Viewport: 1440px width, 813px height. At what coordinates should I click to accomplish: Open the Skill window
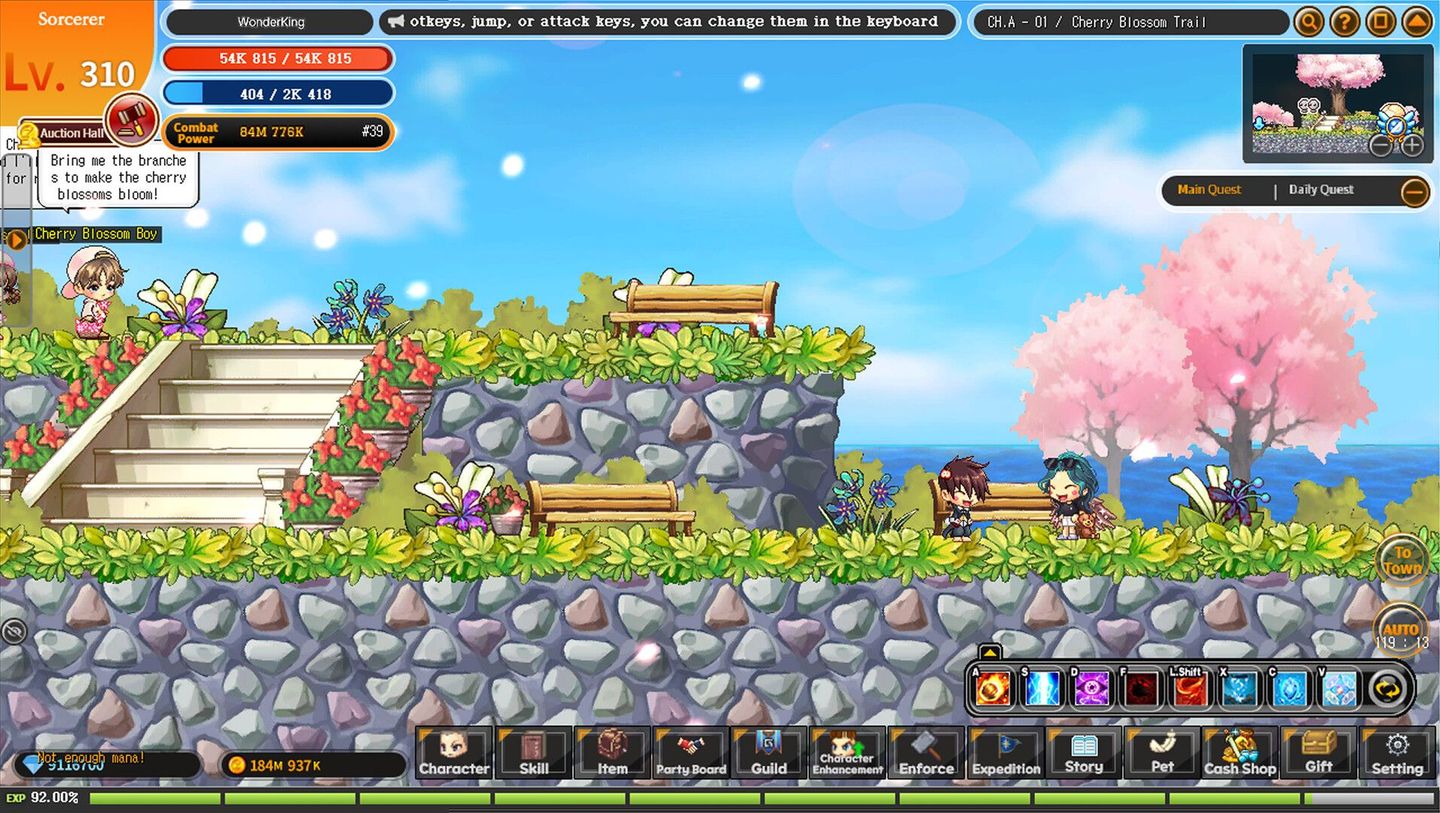click(x=533, y=754)
